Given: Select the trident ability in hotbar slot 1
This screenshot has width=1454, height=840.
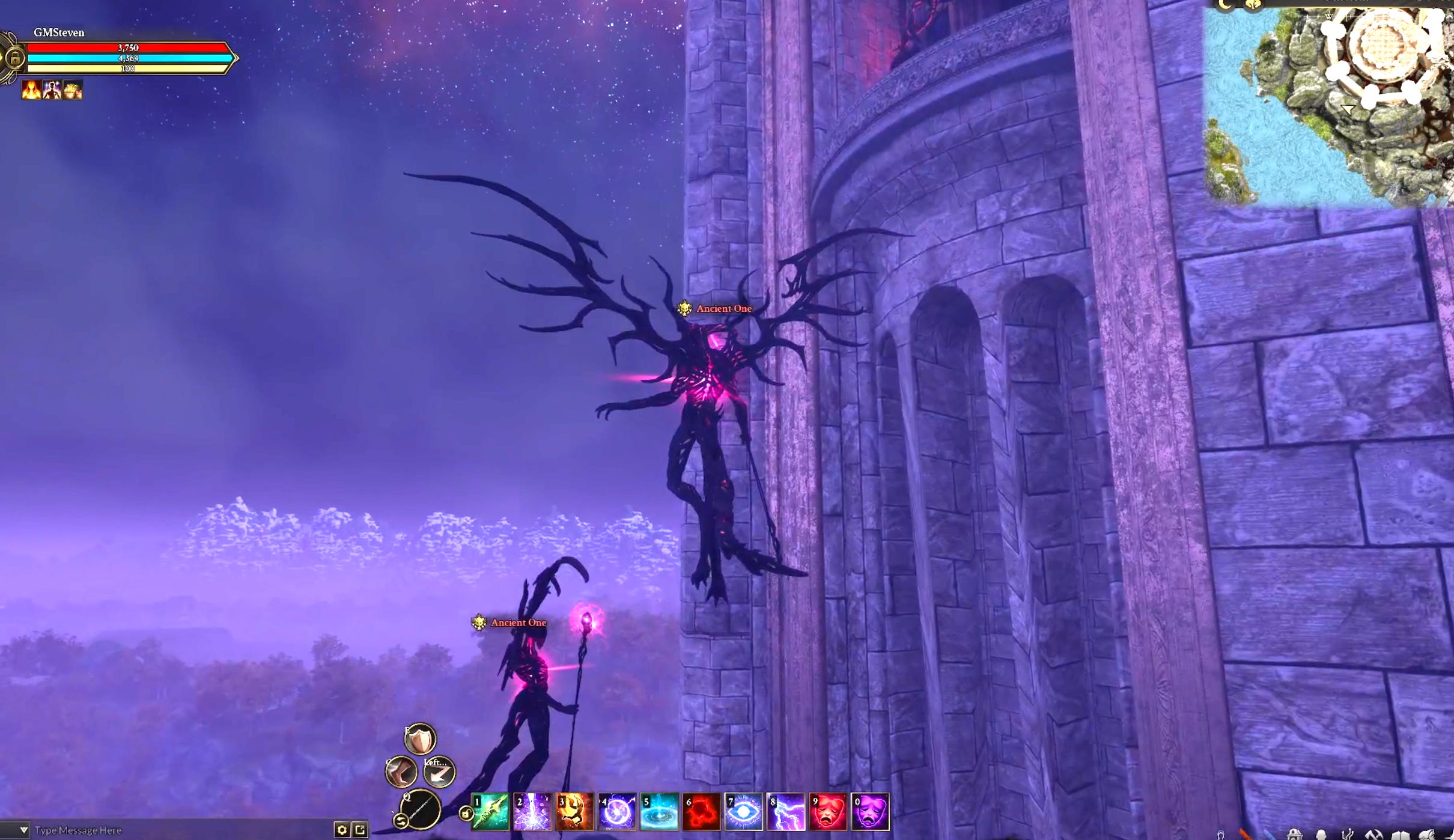Looking at the screenshot, I should [490, 812].
